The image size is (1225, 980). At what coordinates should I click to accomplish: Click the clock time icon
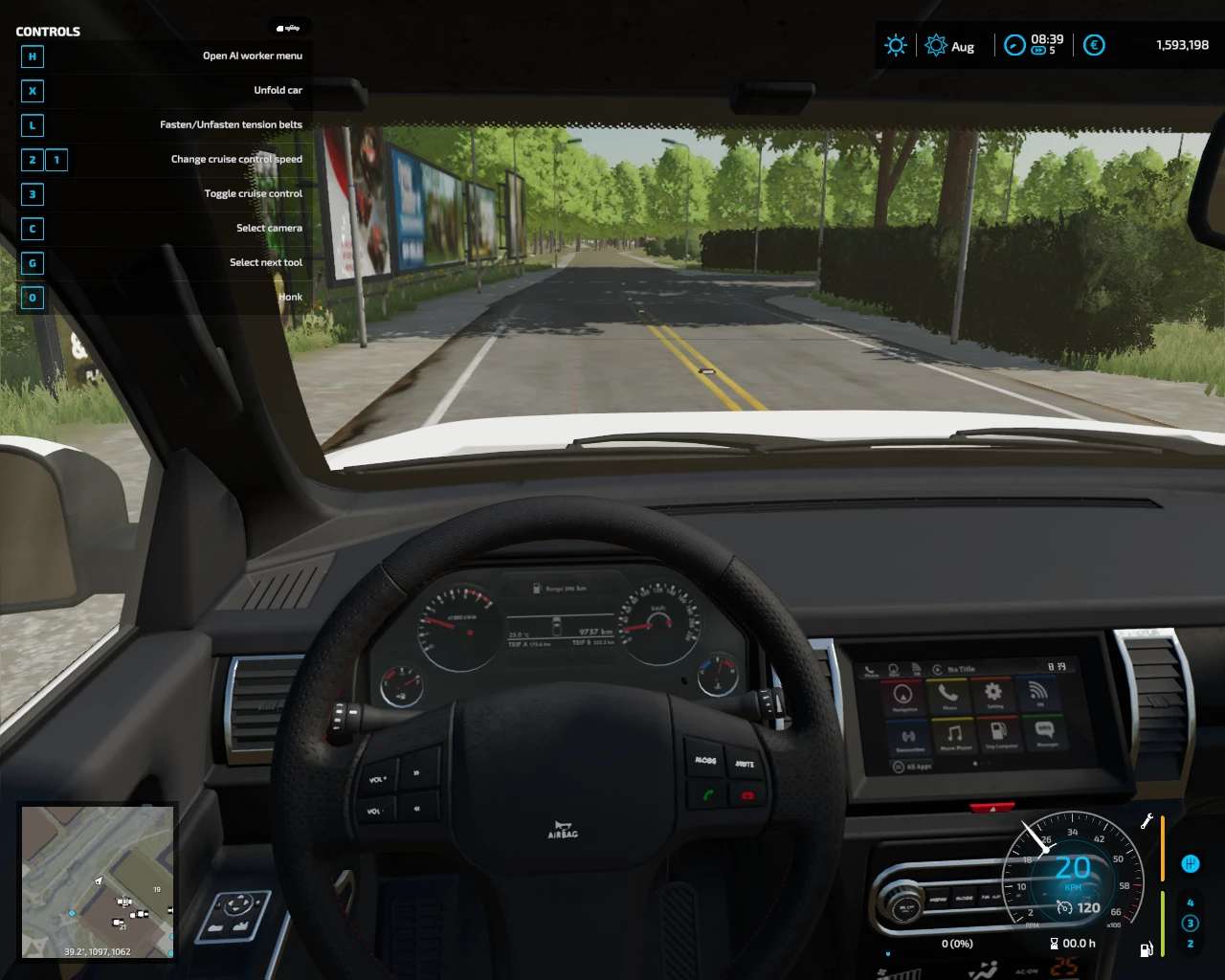tap(1014, 45)
